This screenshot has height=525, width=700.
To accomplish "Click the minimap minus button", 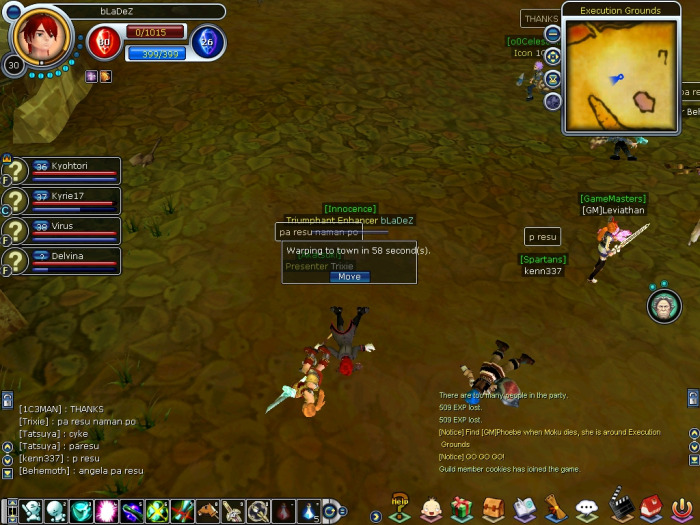I will [x=553, y=35].
